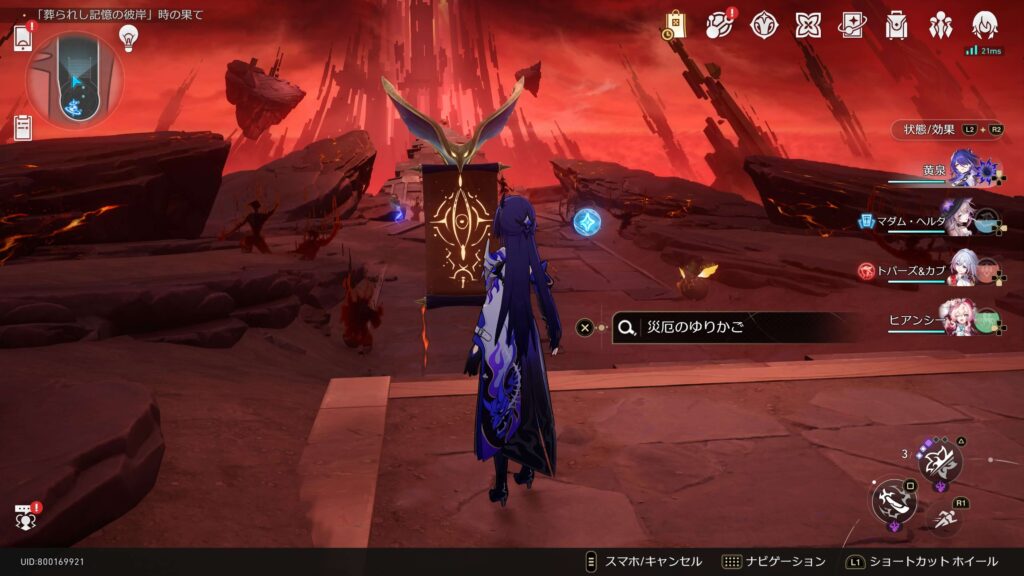1024x576 pixels.
Task: Open the linked-orbs icon with red alert
Action: click(719, 25)
